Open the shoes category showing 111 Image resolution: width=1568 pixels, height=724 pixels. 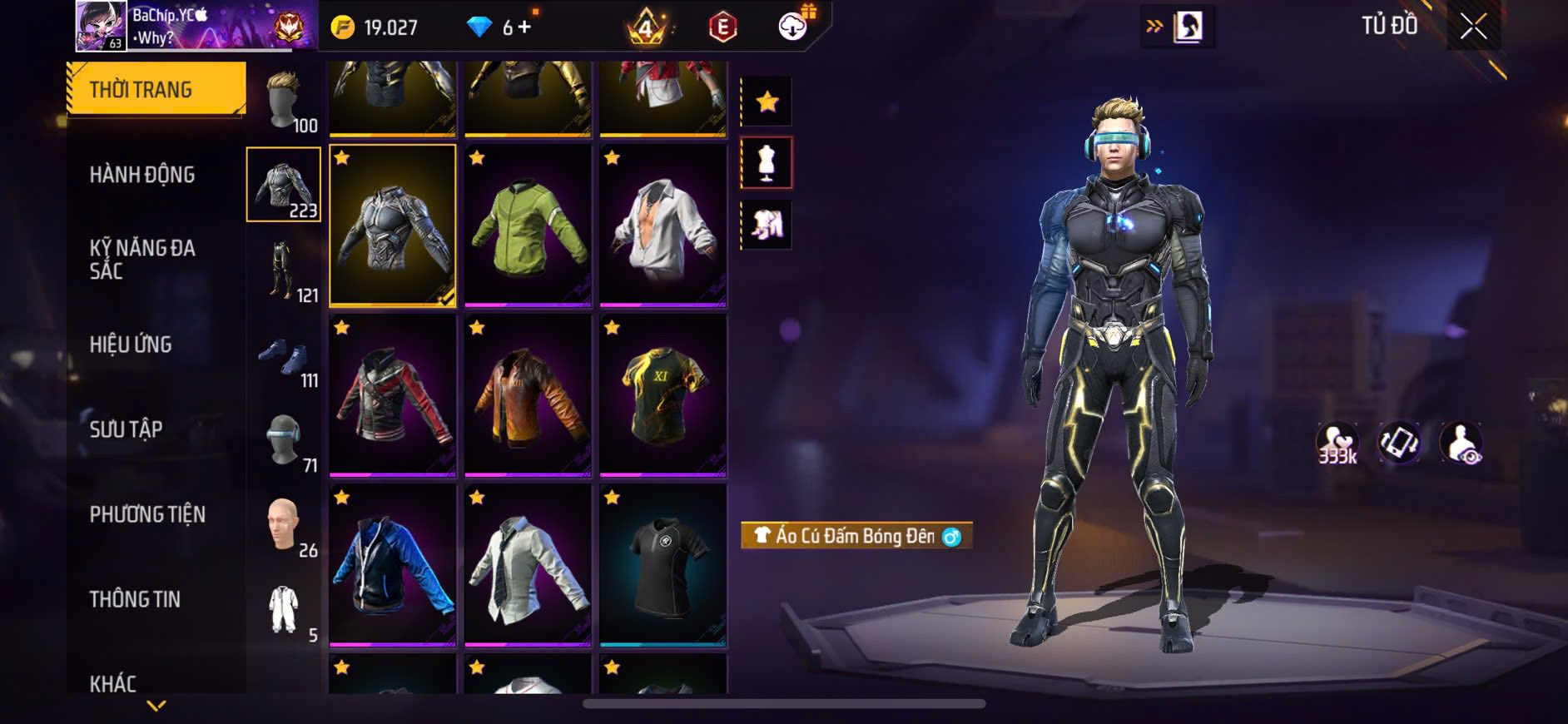[284, 358]
